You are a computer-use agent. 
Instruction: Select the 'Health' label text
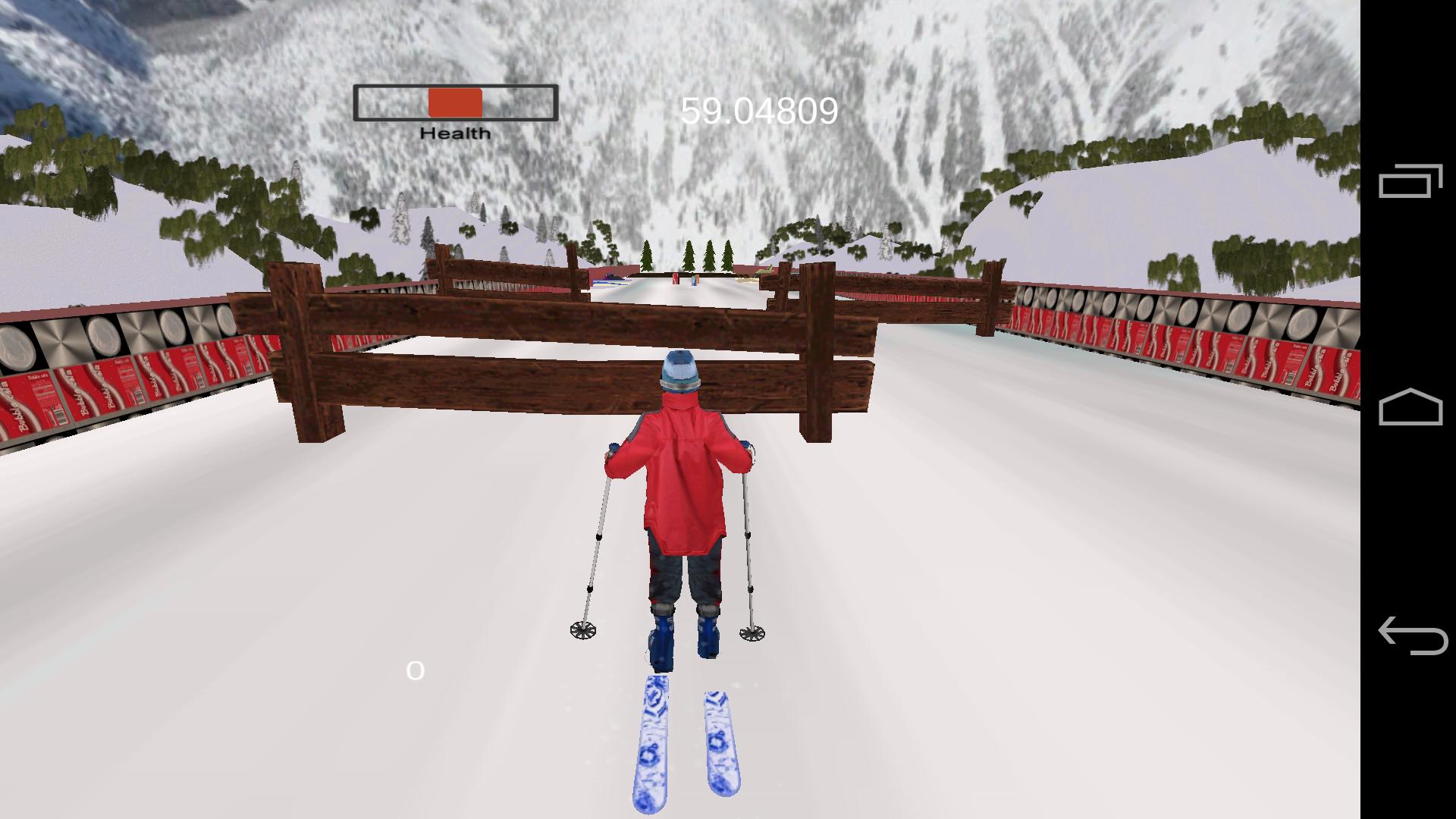453,133
